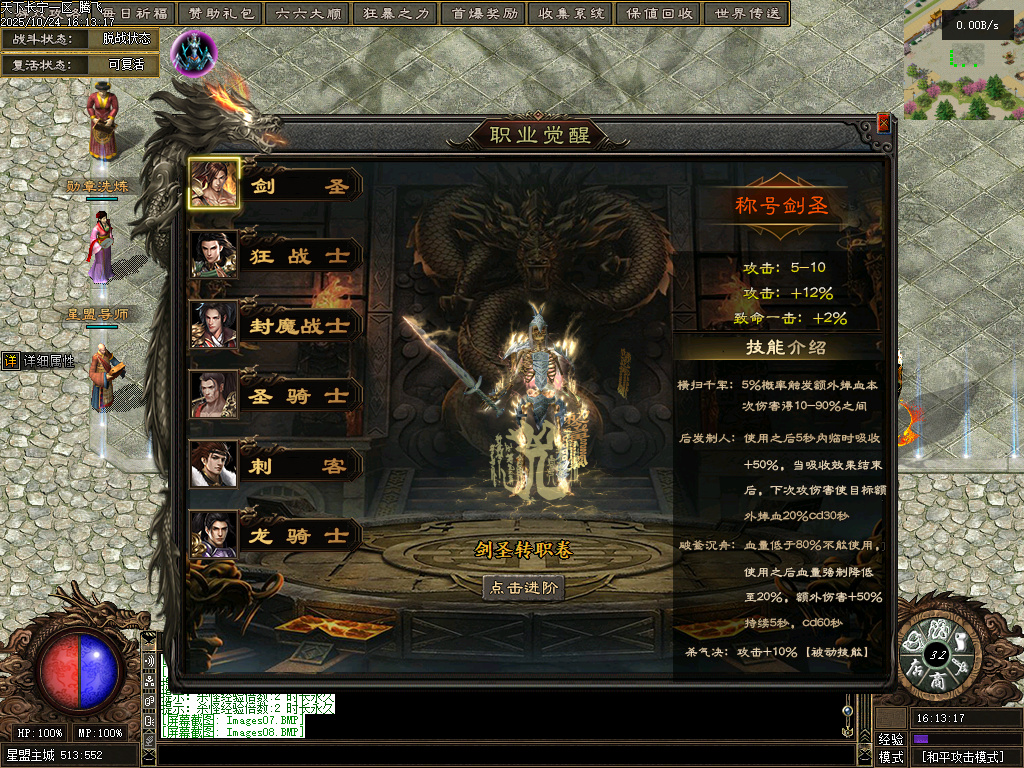Choose the 圣骑士 class

pyautogui.click(x=276, y=396)
